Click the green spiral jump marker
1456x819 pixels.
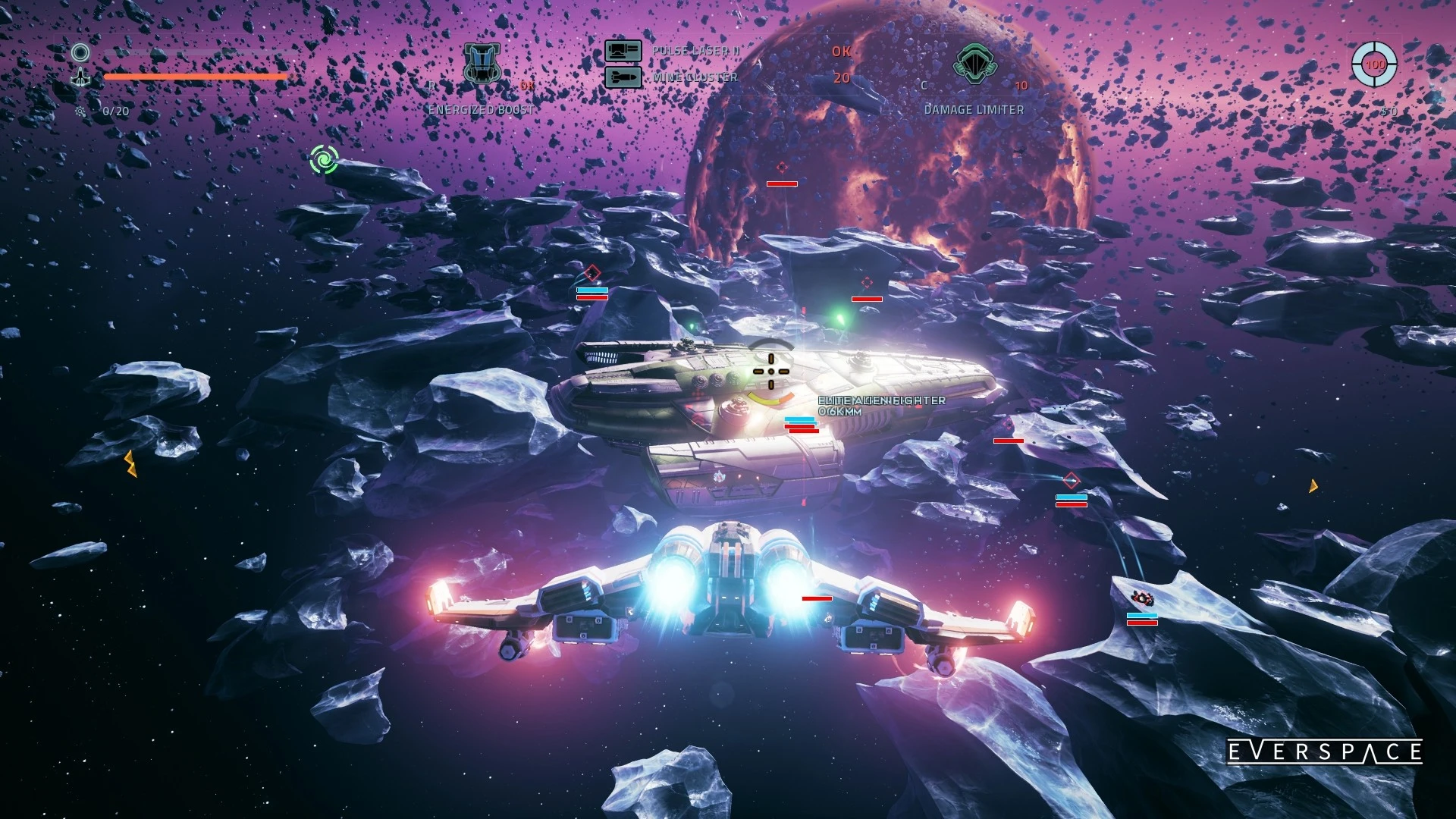coord(325,160)
